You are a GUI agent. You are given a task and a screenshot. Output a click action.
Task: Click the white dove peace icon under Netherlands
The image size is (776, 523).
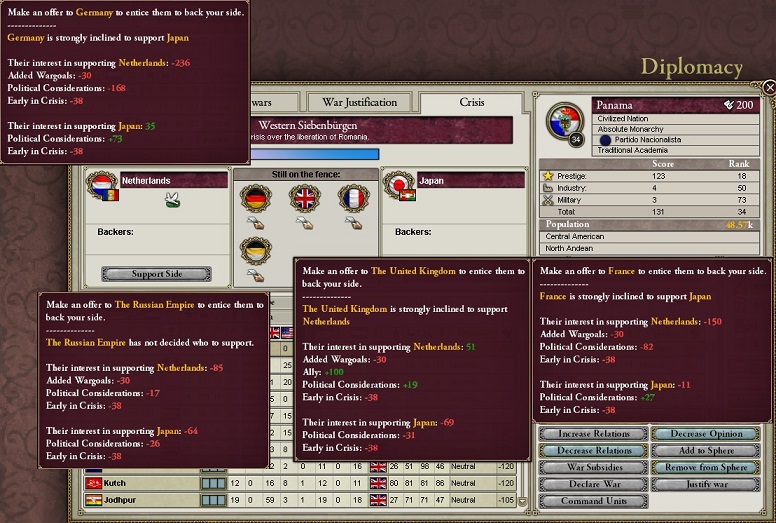172,200
